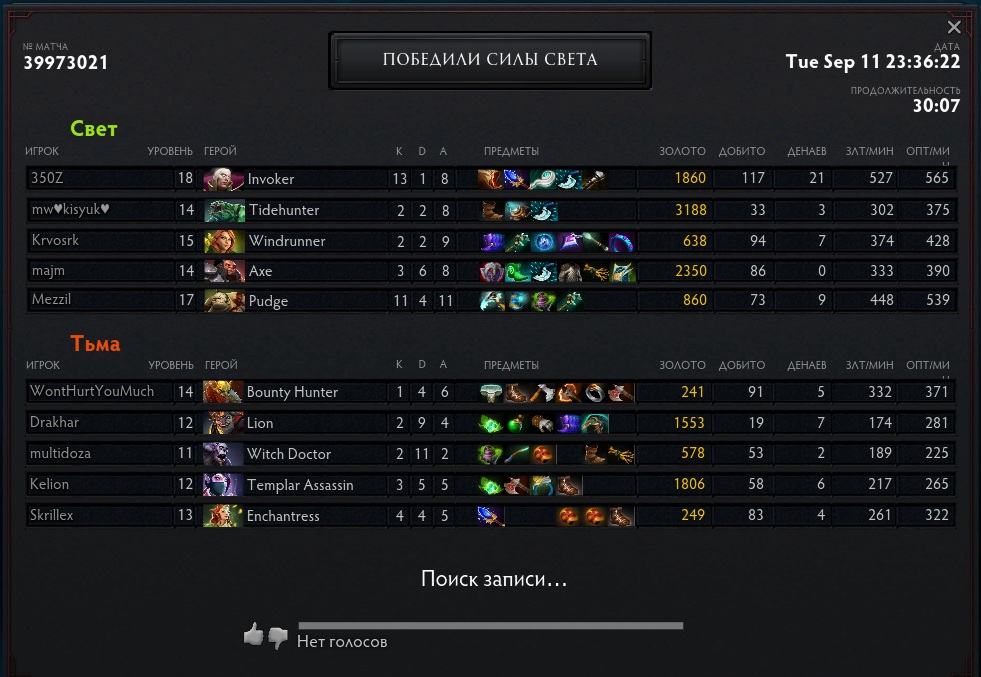The width and height of the screenshot is (981, 677).
Task: Give the match a thumbs down
Action: click(278, 636)
